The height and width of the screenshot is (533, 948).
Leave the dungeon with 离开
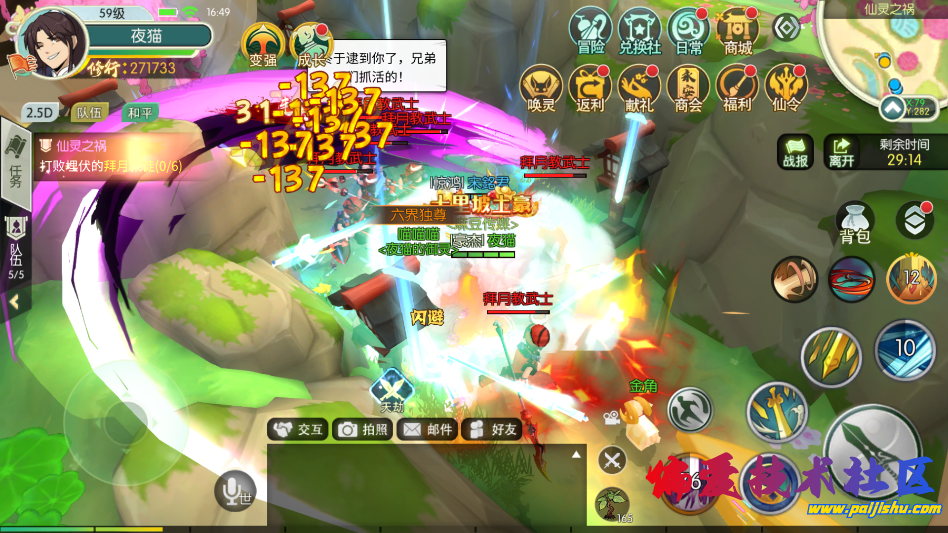point(842,152)
